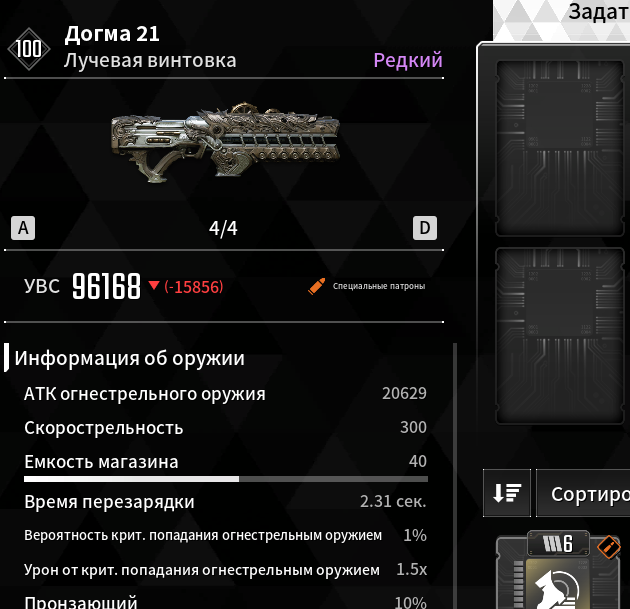Select the module card costing 6
Viewport: 630px width, 609px height.
tap(560, 575)
